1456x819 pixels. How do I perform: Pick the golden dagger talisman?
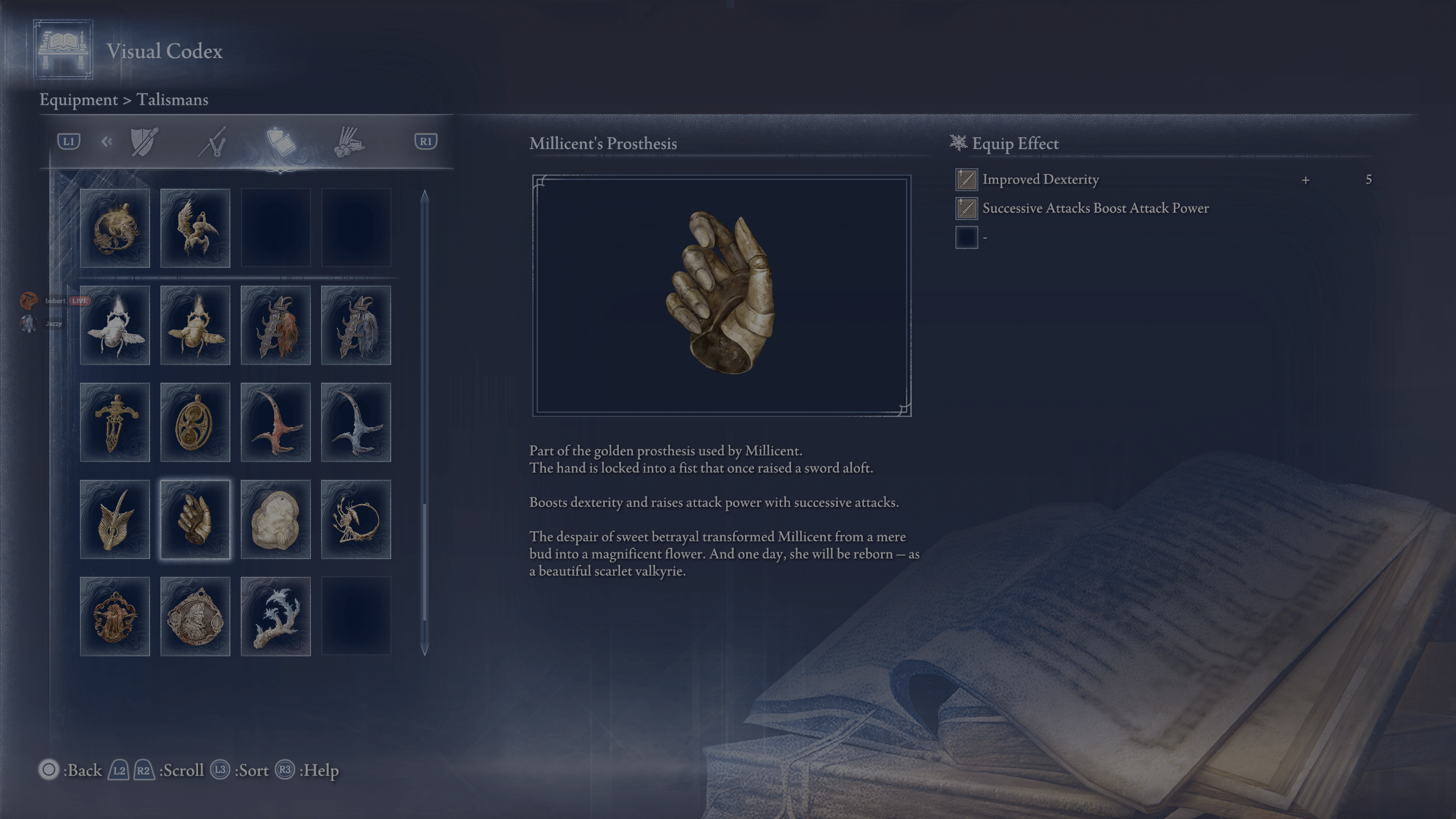[115, 422]
